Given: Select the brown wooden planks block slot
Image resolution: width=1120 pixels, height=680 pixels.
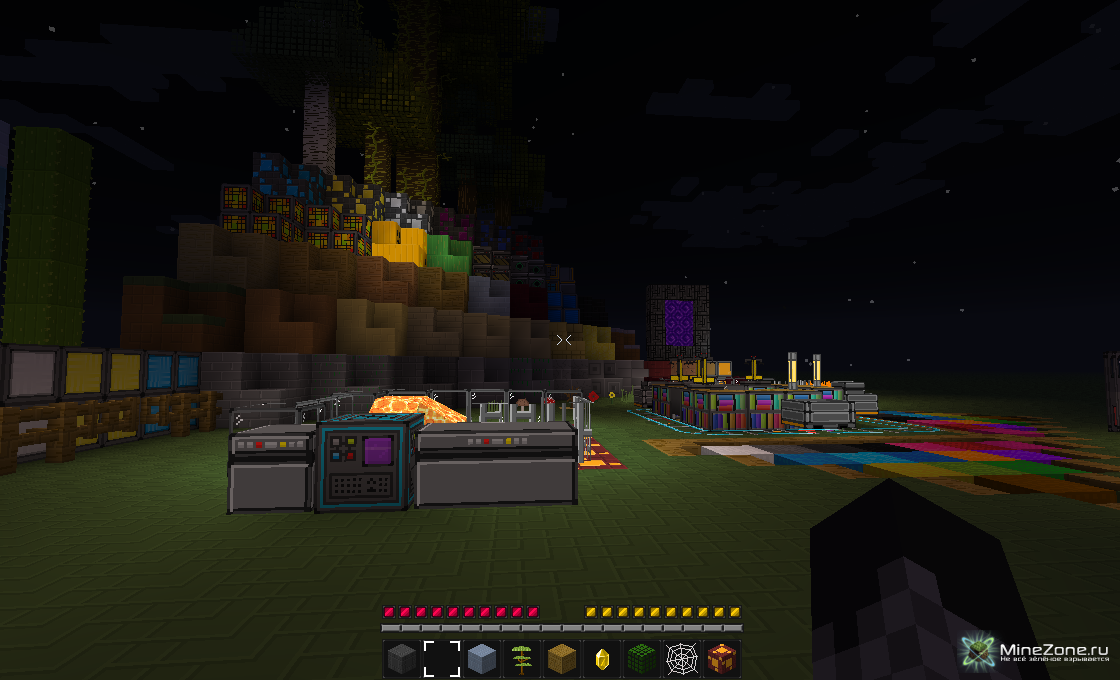Looking at the screenshot, I should [x=561, y=659].
